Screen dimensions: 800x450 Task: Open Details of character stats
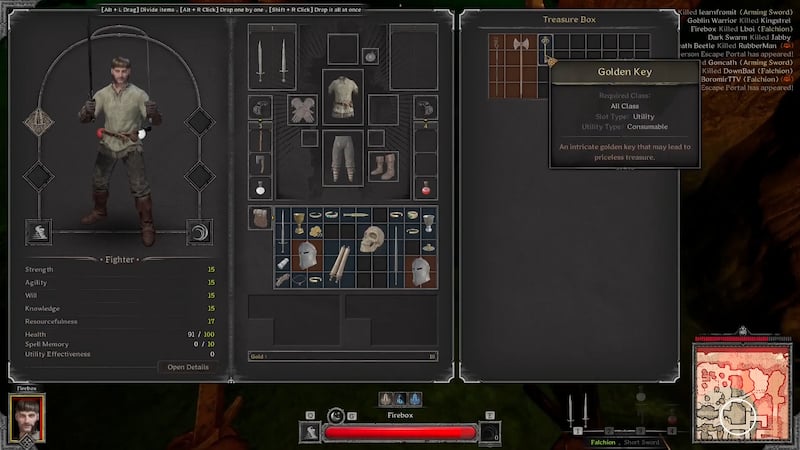187,367
